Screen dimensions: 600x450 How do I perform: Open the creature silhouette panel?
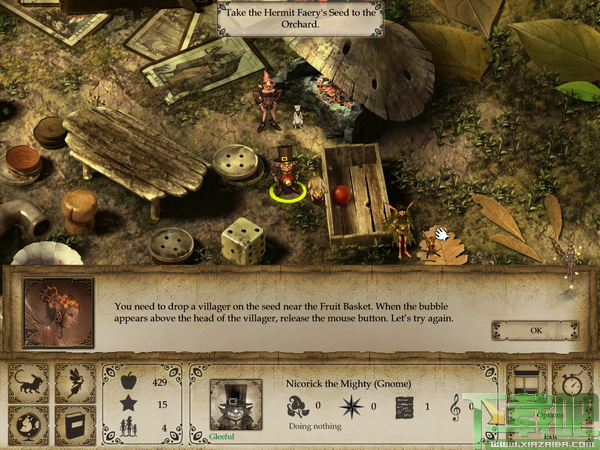pyautogui.click(x=27, y=382)
